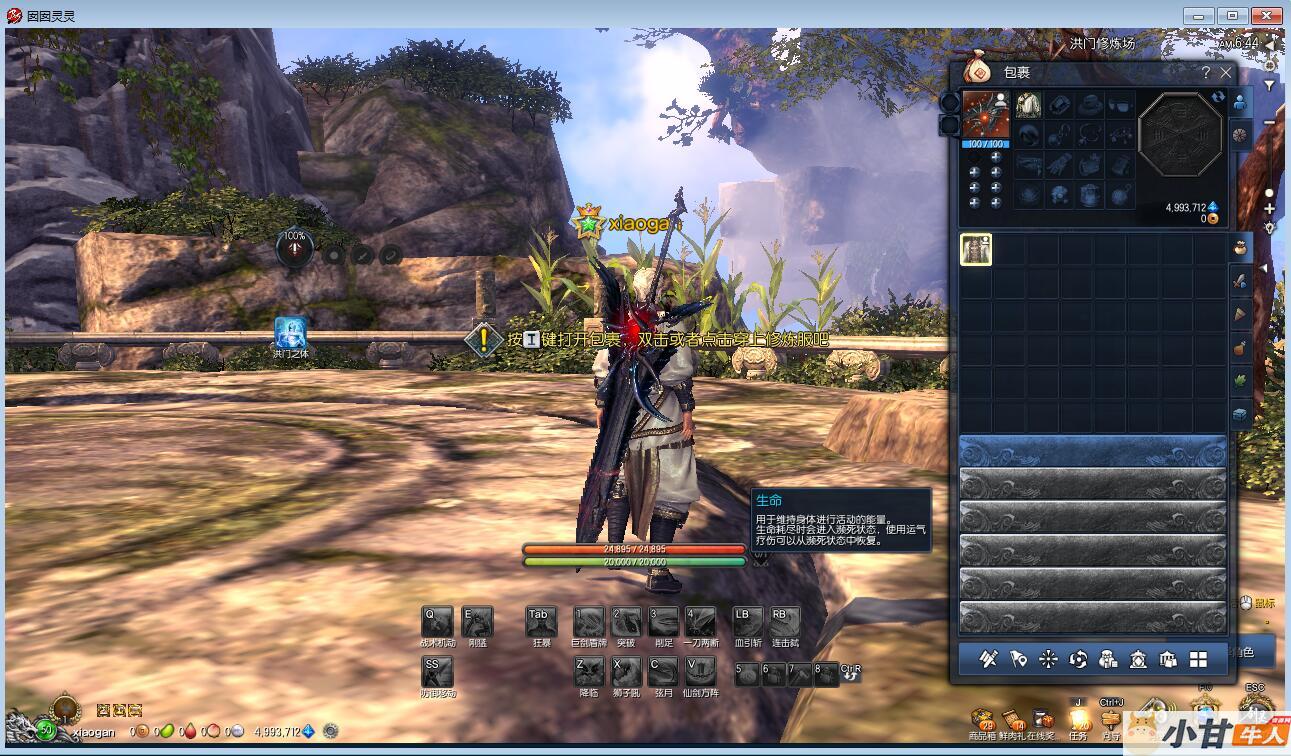Use the 巨剑格挡 skill icon
Image resolution: width=1291 pixels, height=756 pixels.
pos(589,621)
